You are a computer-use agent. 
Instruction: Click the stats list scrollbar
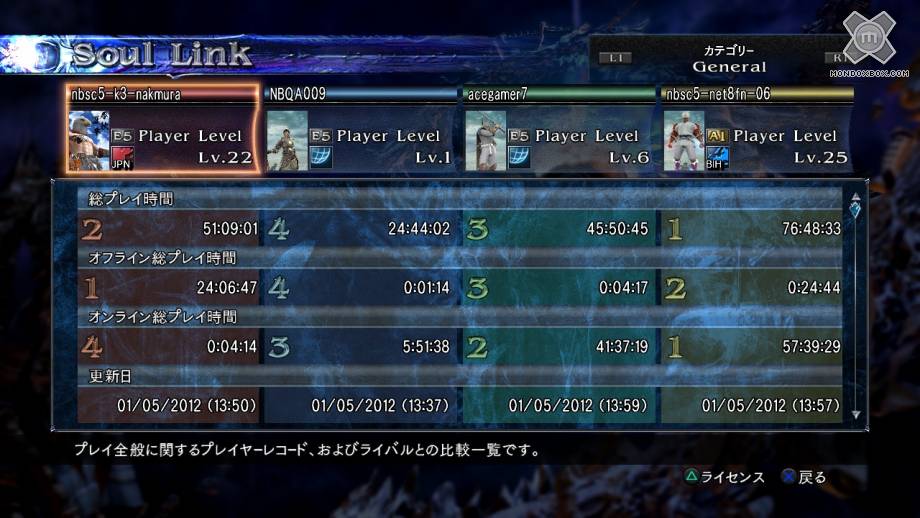(x=855, y=305)
